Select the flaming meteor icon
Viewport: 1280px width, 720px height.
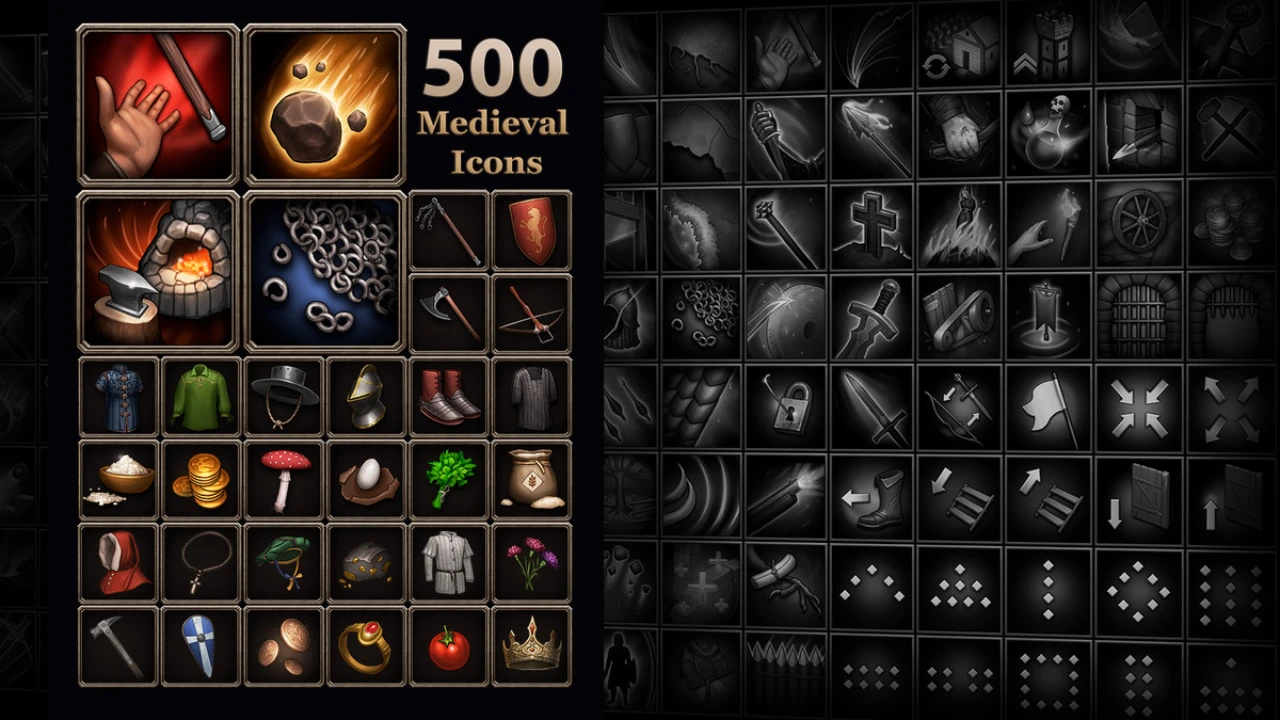point(325,105)
